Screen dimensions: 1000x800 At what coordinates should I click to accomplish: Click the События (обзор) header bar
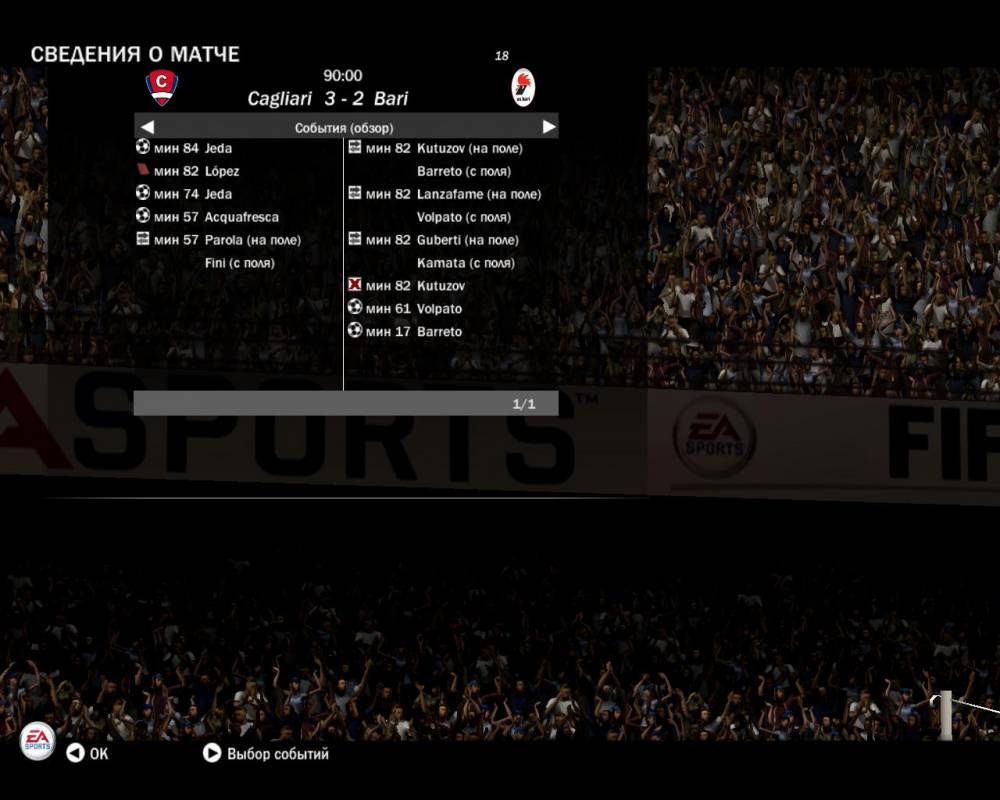coord(345,127)
